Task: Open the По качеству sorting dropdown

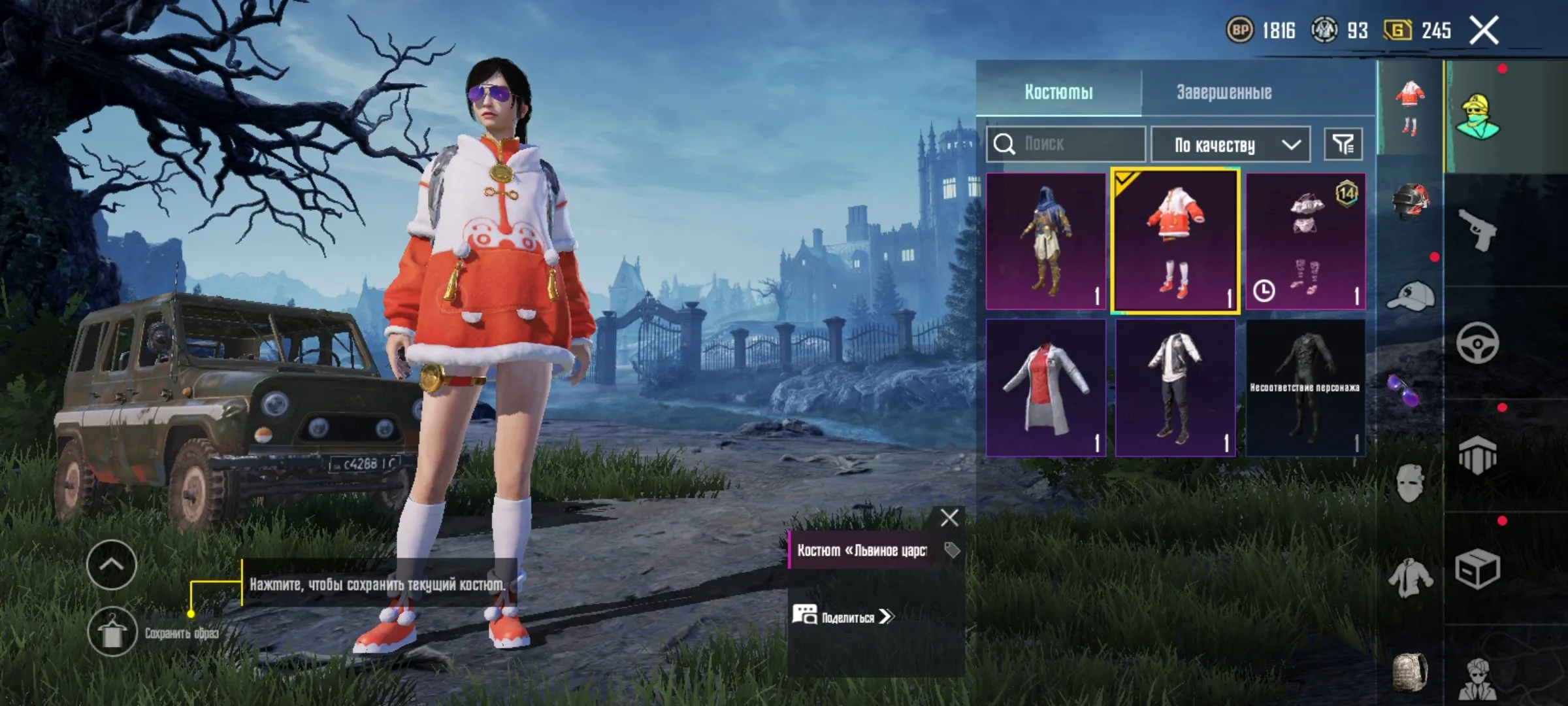Action: (x=1230, y=144)
